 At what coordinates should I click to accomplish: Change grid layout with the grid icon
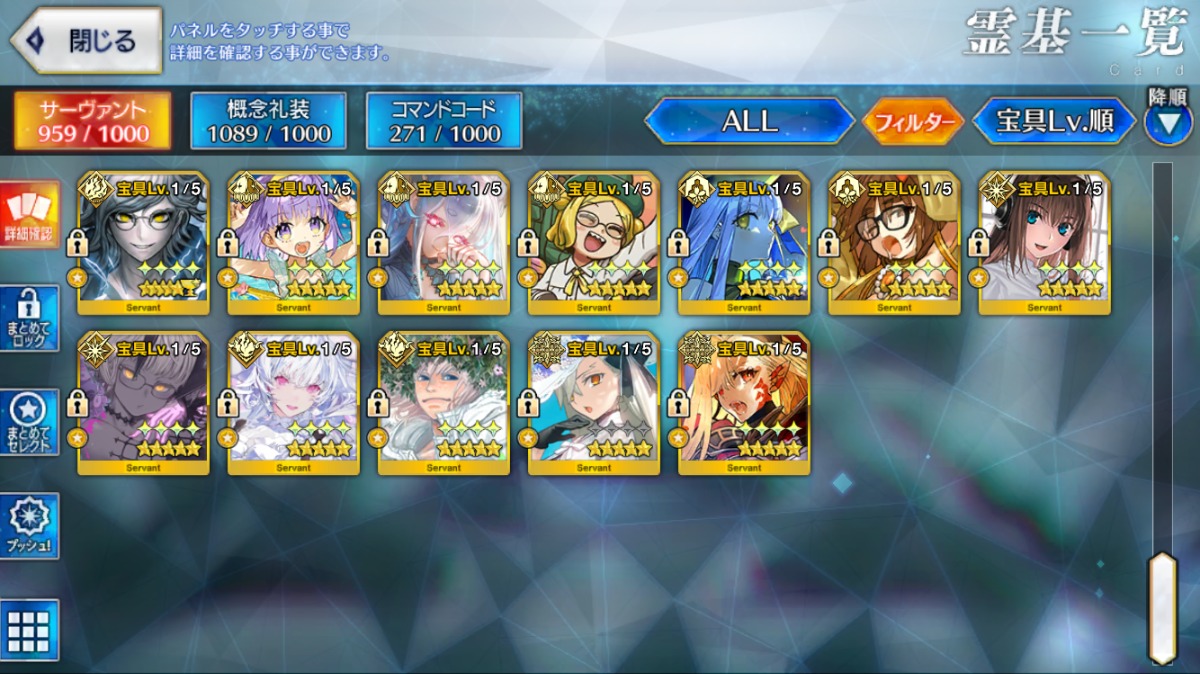29,630
